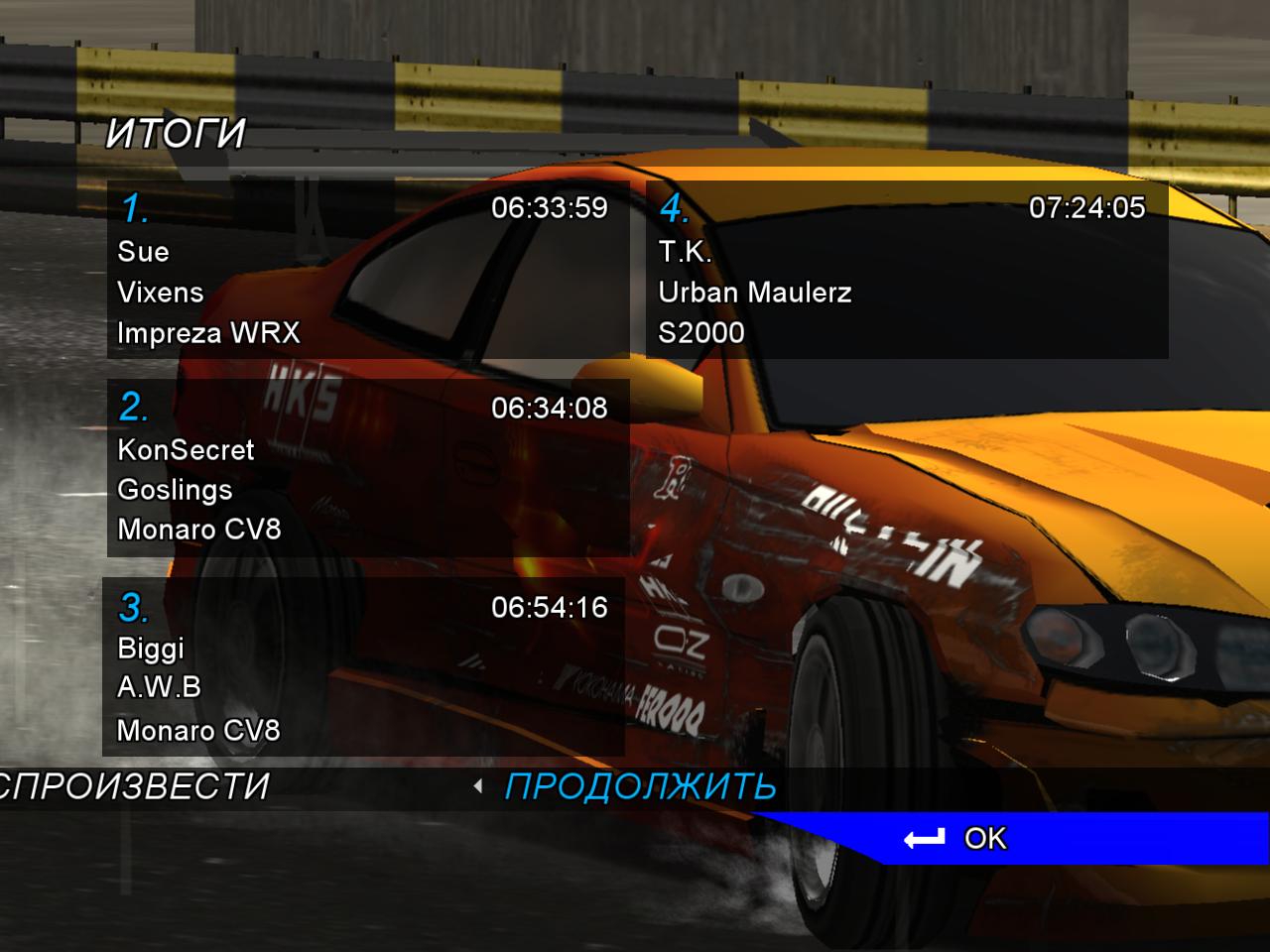Screen dimensions: 1270x952
Task: Select first-place result row for Sue
Action: tap(367, 270)
